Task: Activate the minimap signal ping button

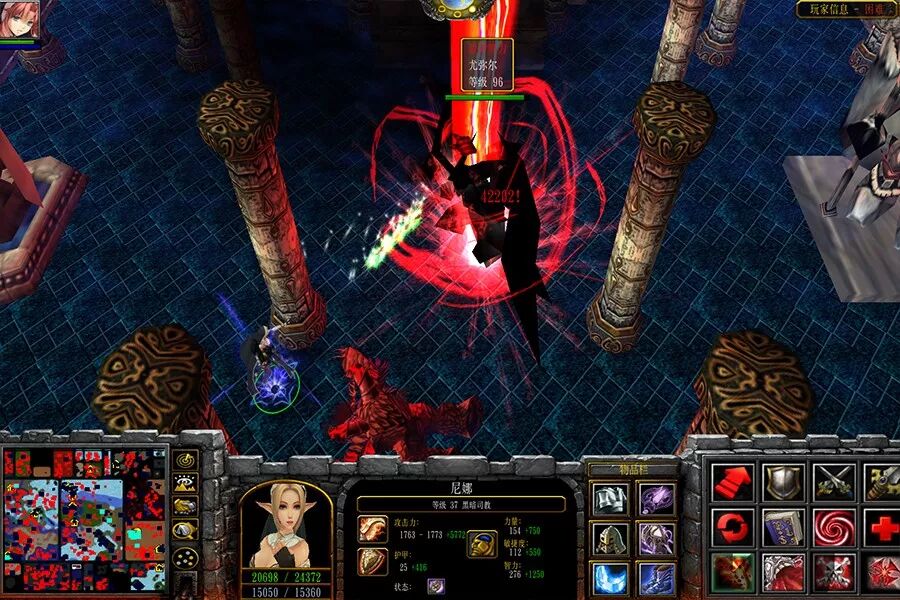Action: coord(185,459)
